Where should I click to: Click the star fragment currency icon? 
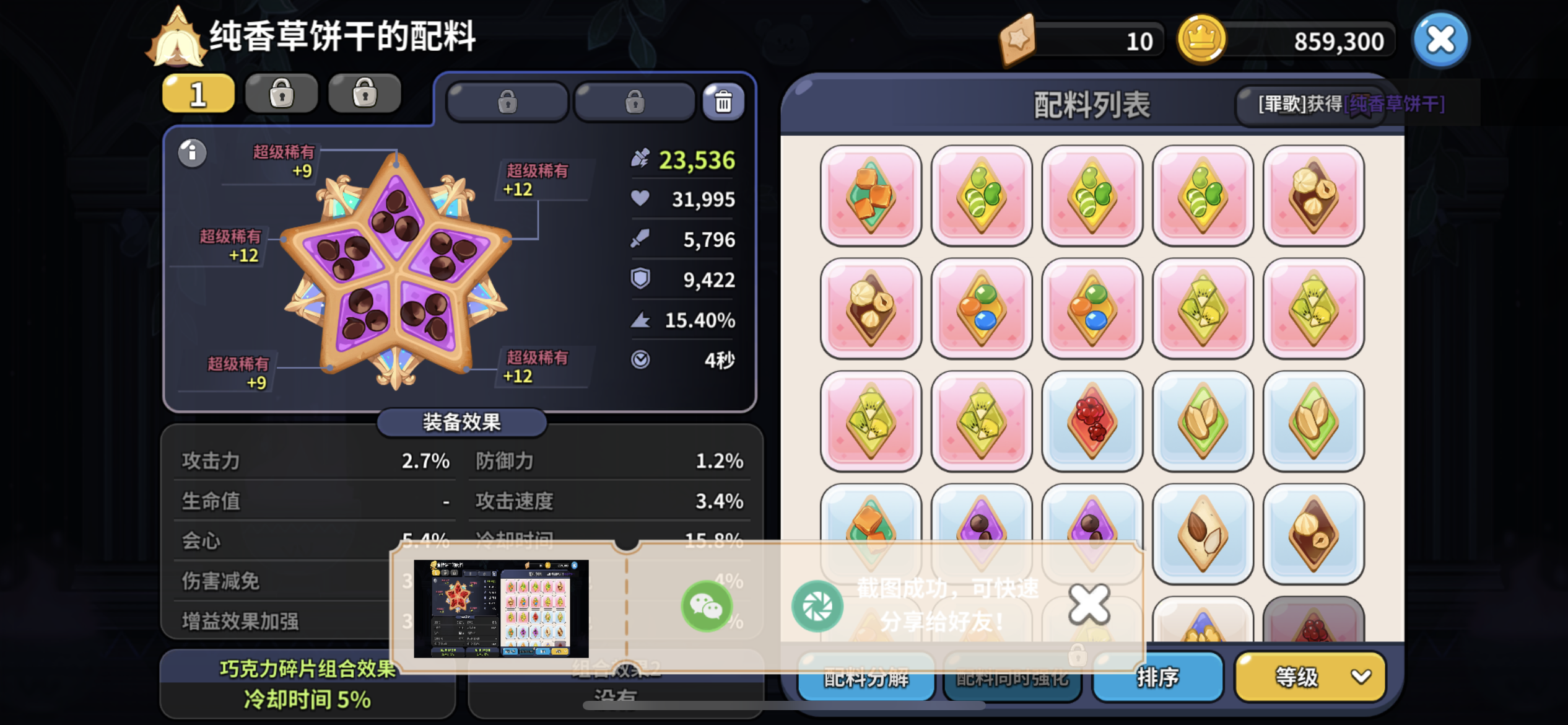[x=1019, y=40]
